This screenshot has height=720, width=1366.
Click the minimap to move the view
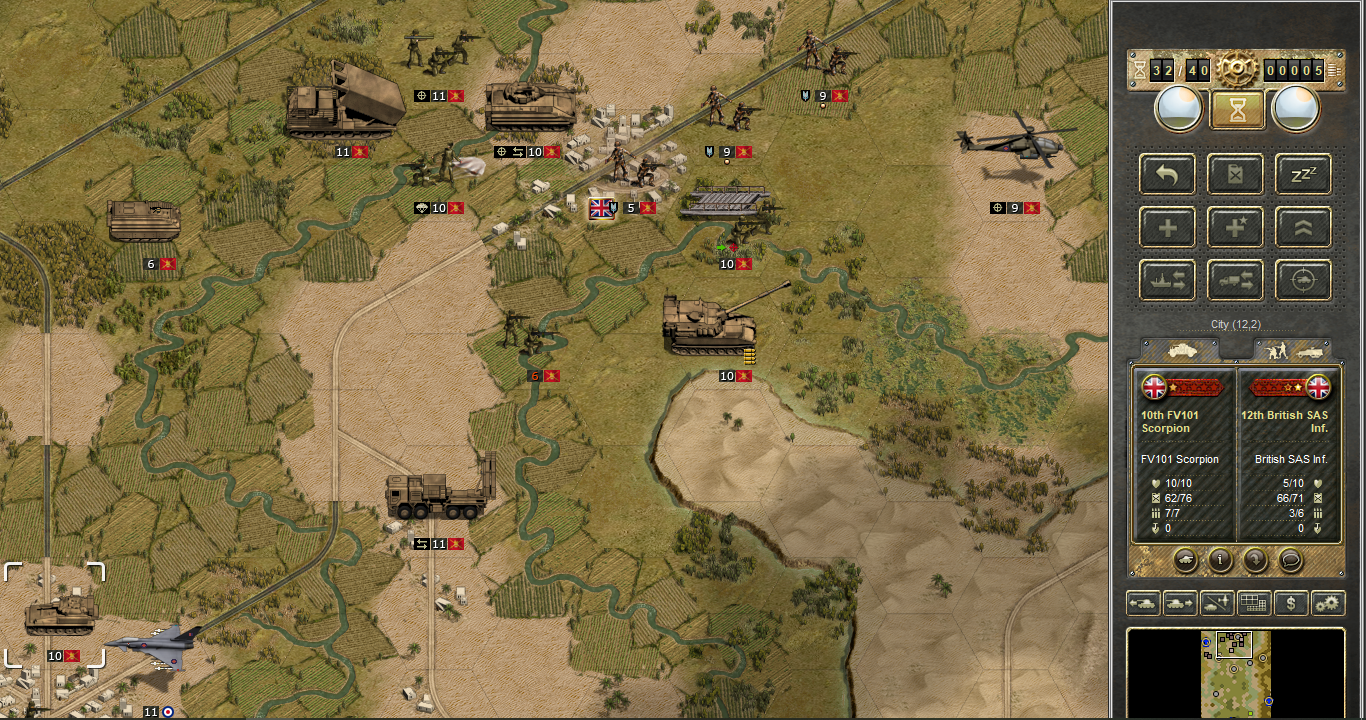tap(1236, 672)
